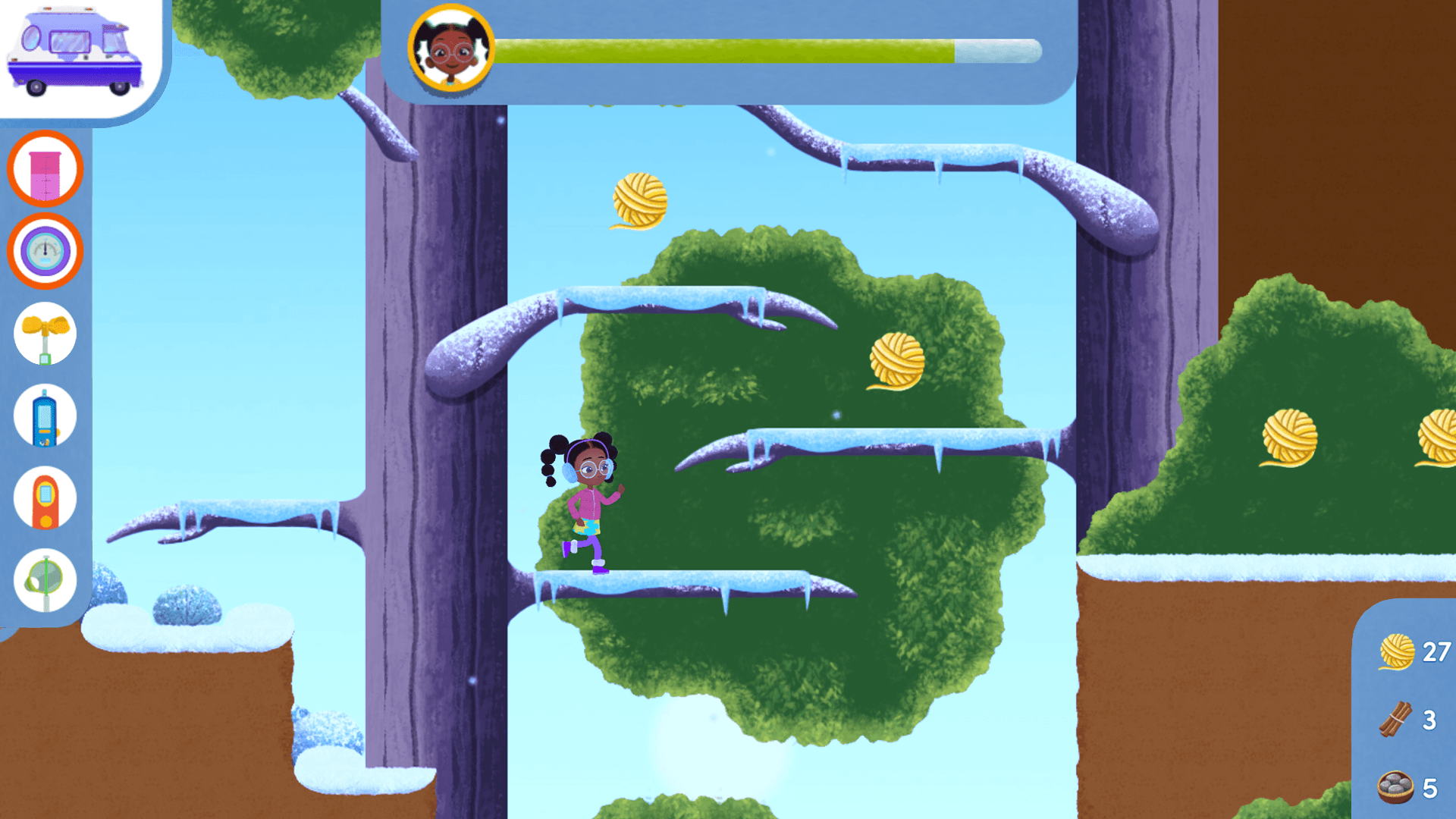This screenshot has height=819, width=1456.
Task: Select the pink rain gauge tool
Action: (x=45, y=169)
